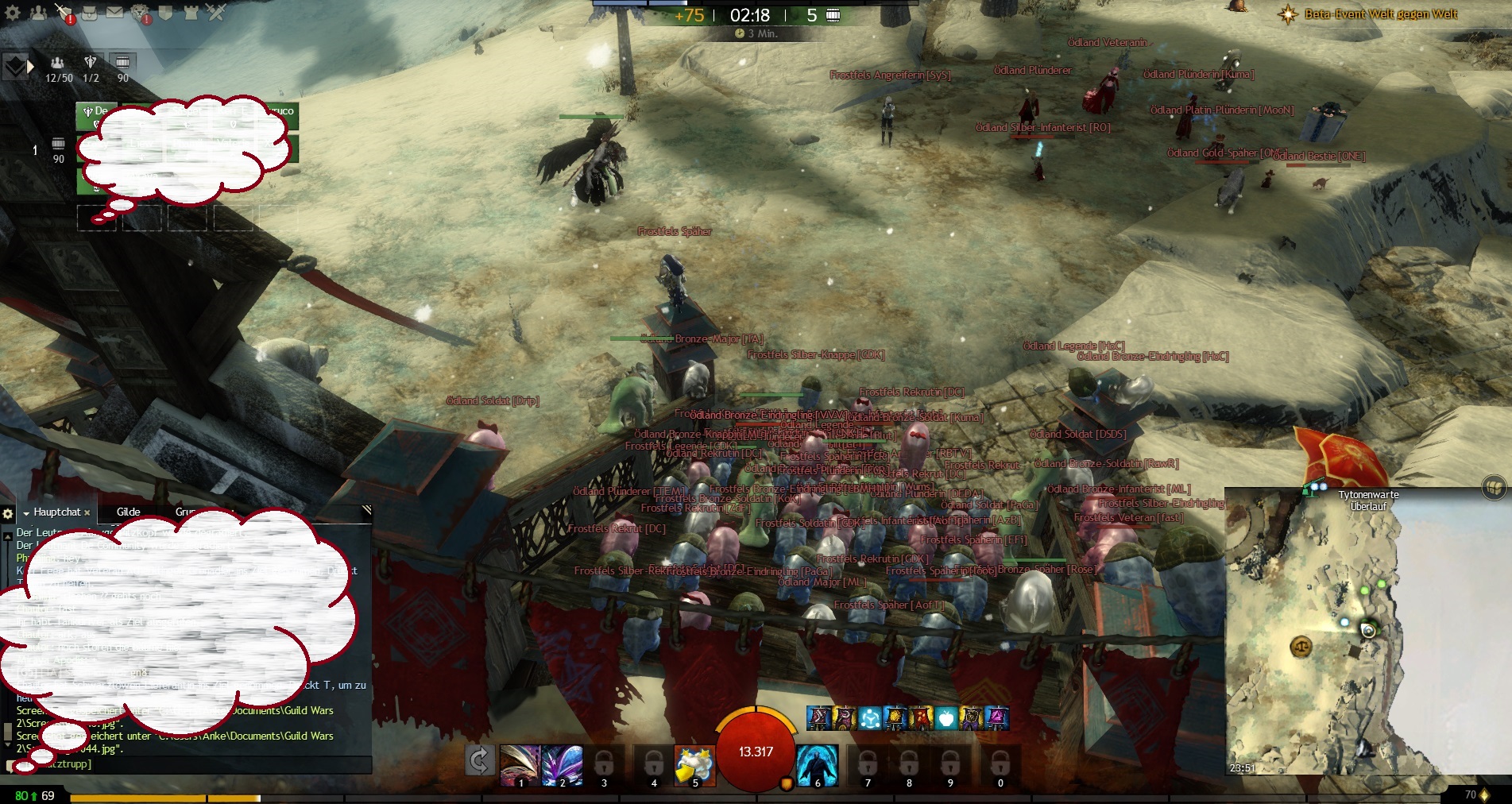Screen dimensions: 1512x804
Task: Activate the purple crystal skill in slot 2
Action: pyautogui.click(x=562, y=765)
